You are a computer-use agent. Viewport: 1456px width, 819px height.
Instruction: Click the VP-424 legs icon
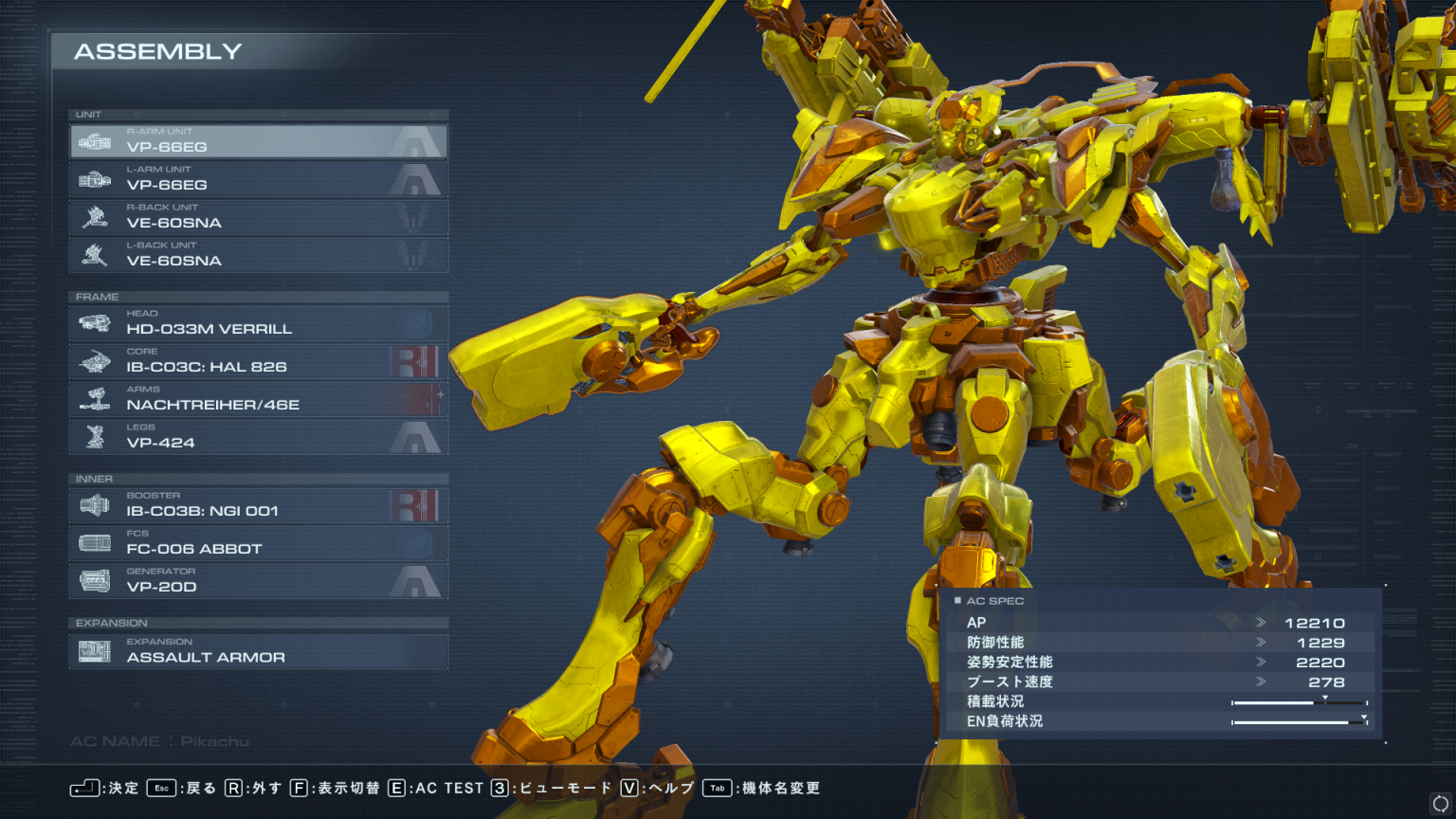coord(94,437)
